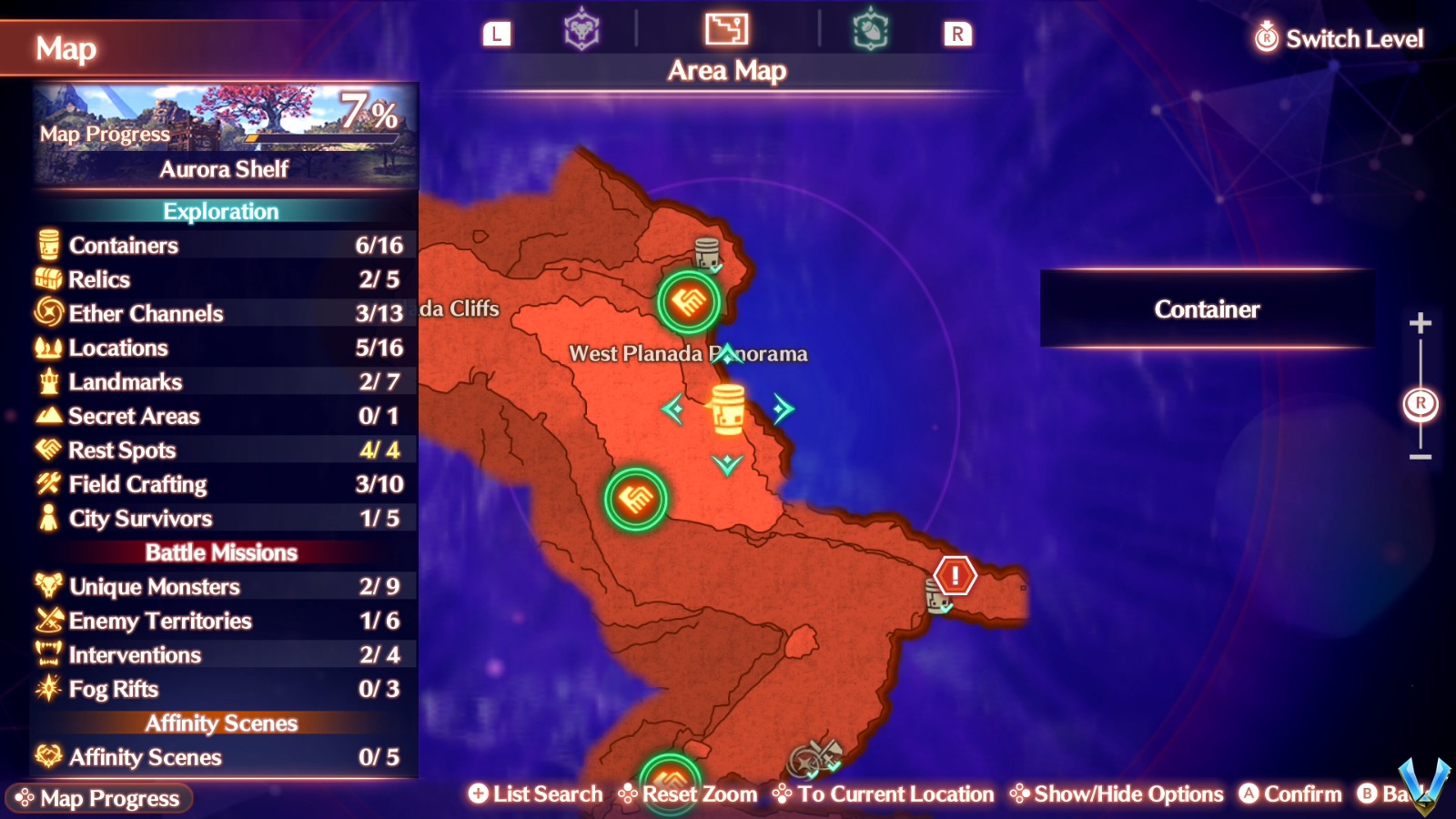Select the Enemy Territories crossed-swords icon

click(x=47, y=621)
